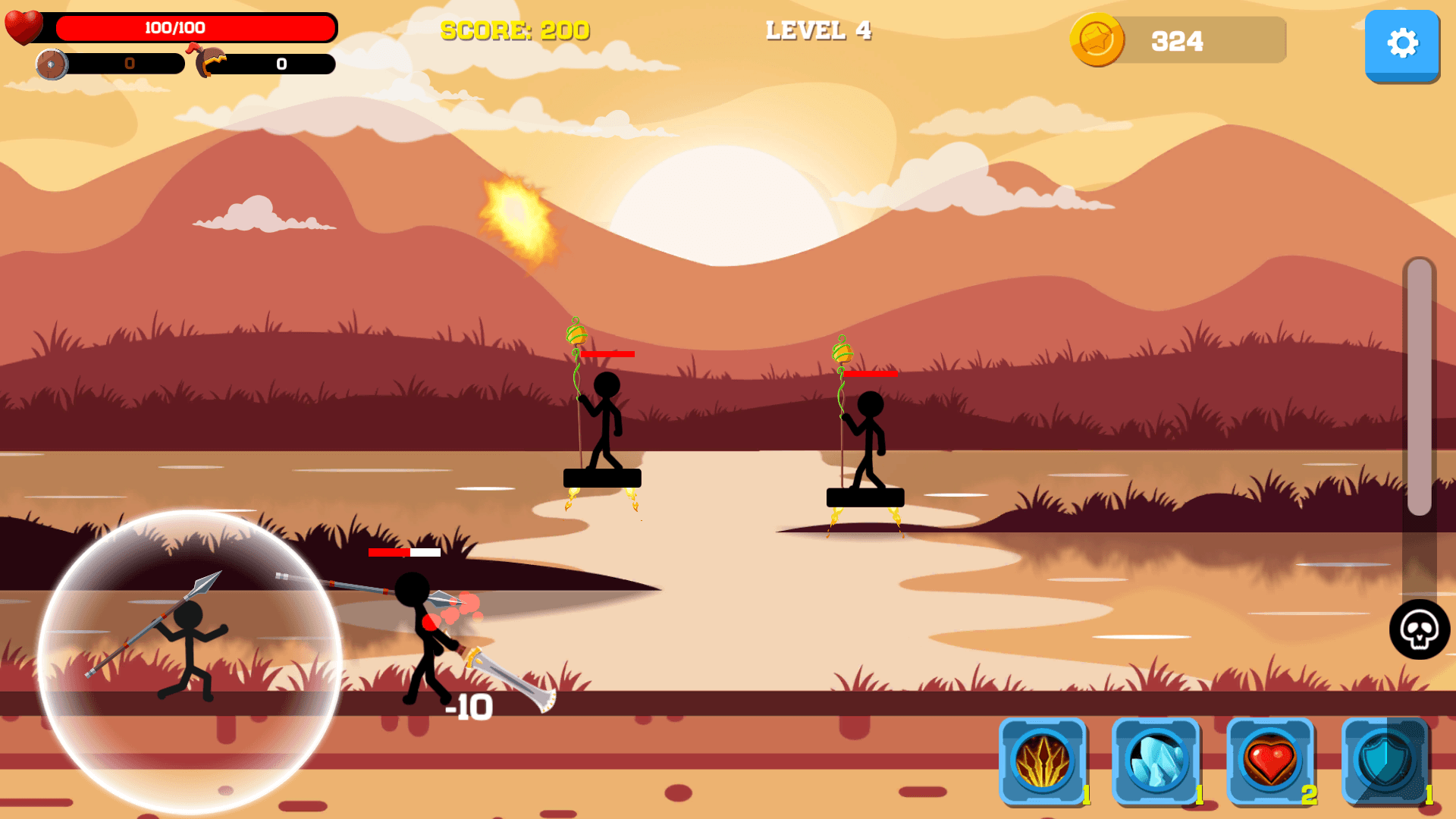Image resolution: width=1456 pixels, height=819 pixels.
Task: Click the skull icon on the right
Action: (x=1420, y=630)
